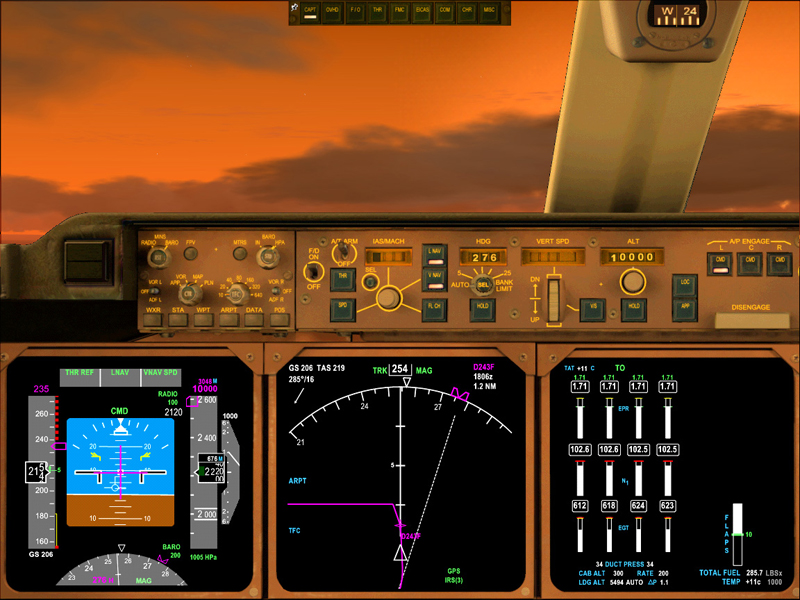The image size is (800, 600).
Task: Activate the THR autothrottle mode button
Action: click(342, 278)
